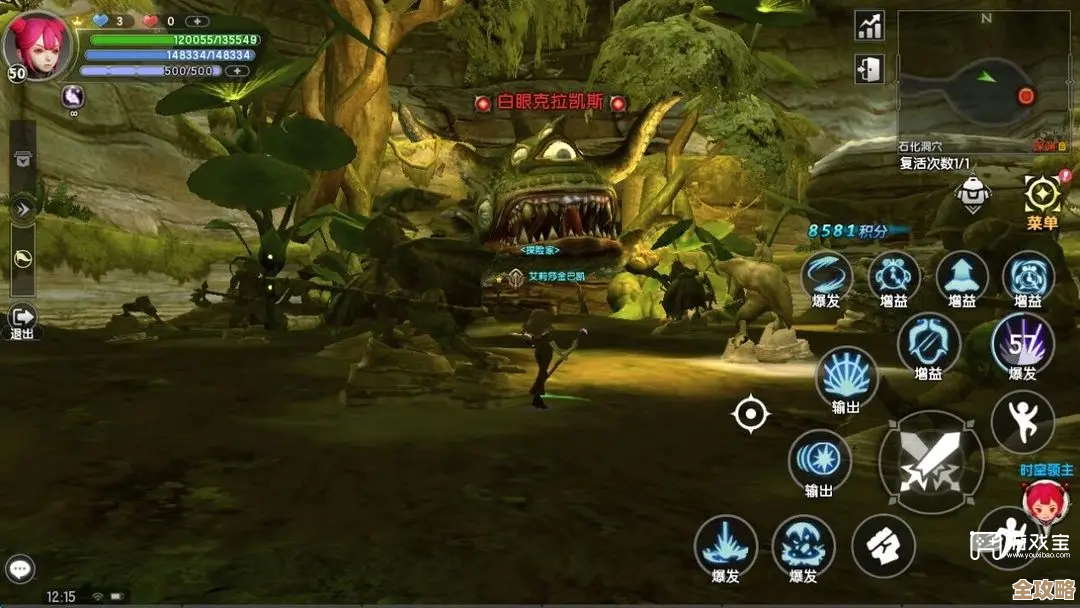Tap the robot head auto-battle icon
Screen dimensions: 1080x608
point(973,194)
